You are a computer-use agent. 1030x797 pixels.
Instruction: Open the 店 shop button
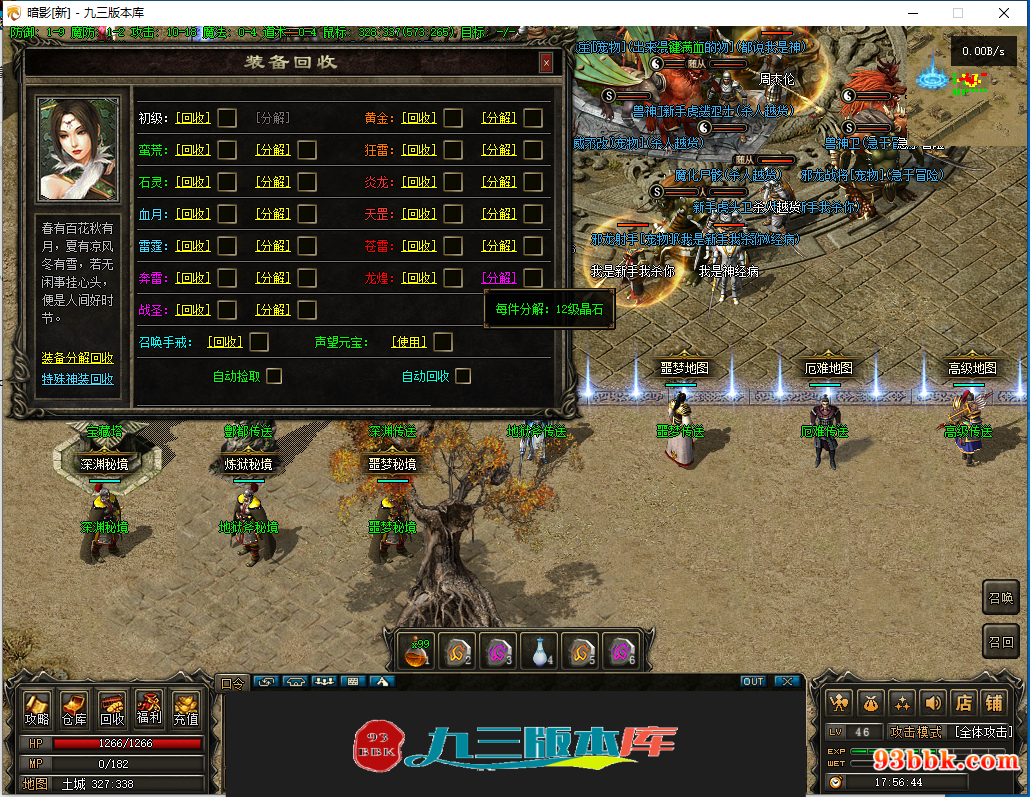click(964, 703)
